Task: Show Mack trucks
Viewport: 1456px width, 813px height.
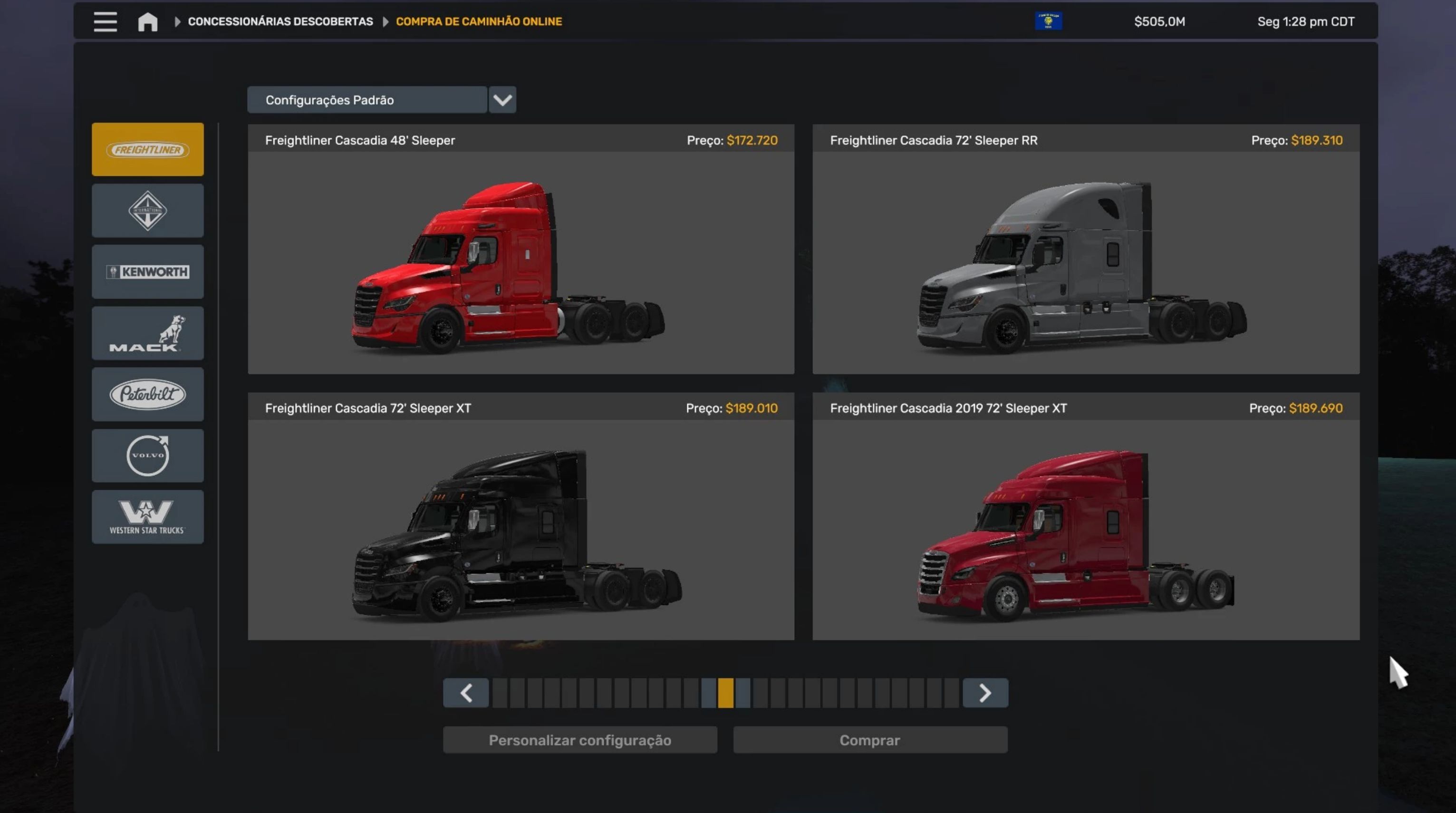Action: click(x=147, y=333)
